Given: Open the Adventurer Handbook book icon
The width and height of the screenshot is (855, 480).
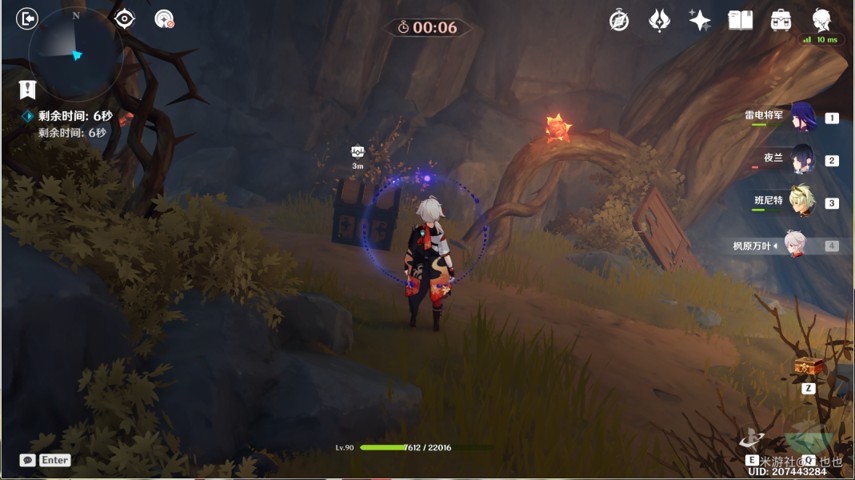Looking at the screenshot, I should pos(740,20).
